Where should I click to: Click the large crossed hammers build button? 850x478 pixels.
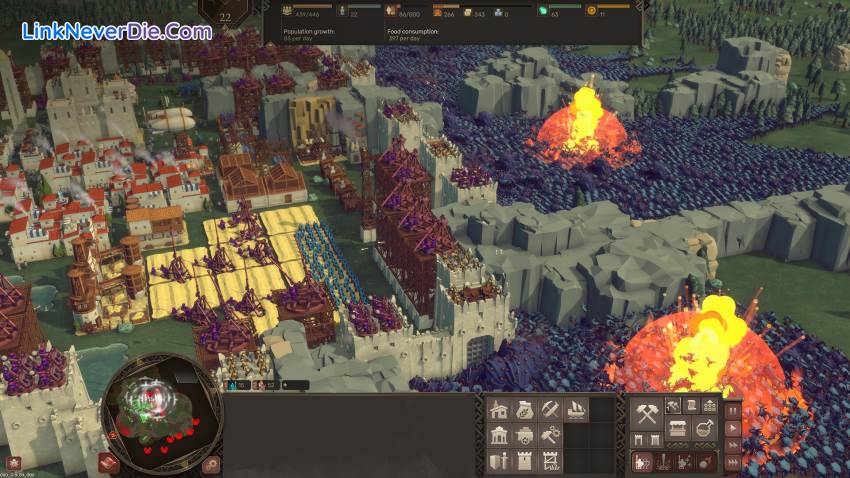point(646,412)
